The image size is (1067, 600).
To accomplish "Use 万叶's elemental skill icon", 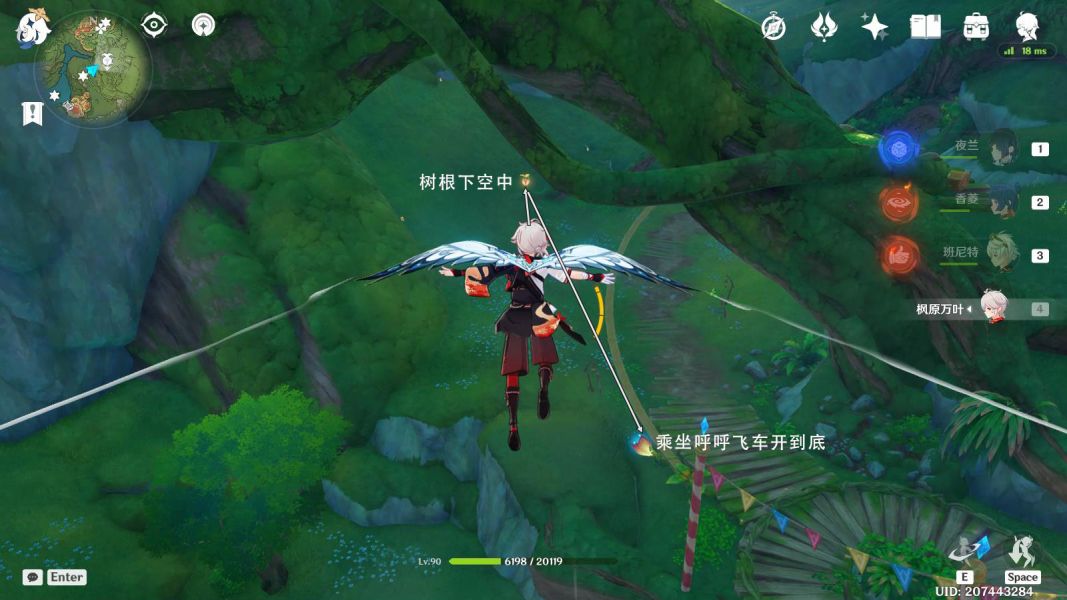I will (967, 550).
